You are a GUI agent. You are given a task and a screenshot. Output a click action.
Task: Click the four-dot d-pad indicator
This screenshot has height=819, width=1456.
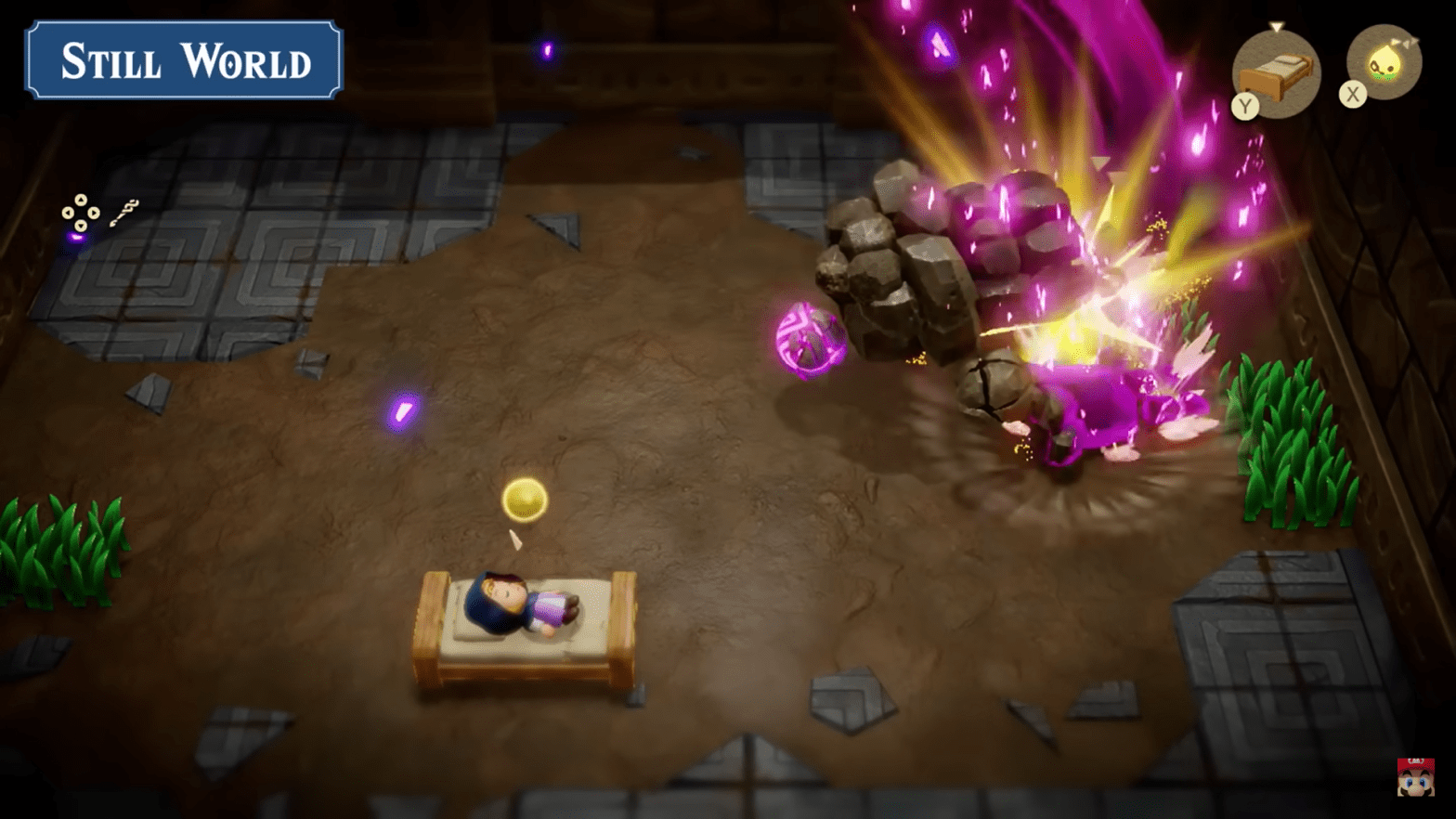tap(81, 213)
